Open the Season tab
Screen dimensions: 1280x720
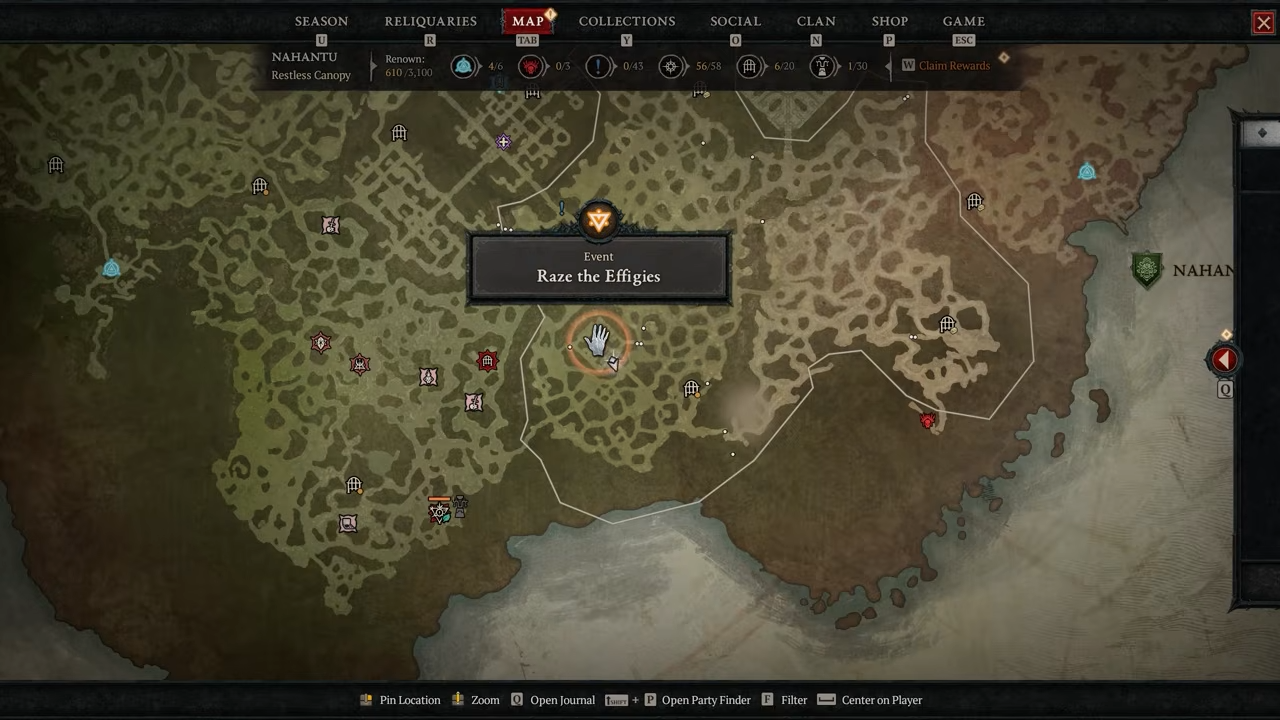pos(321,21)
